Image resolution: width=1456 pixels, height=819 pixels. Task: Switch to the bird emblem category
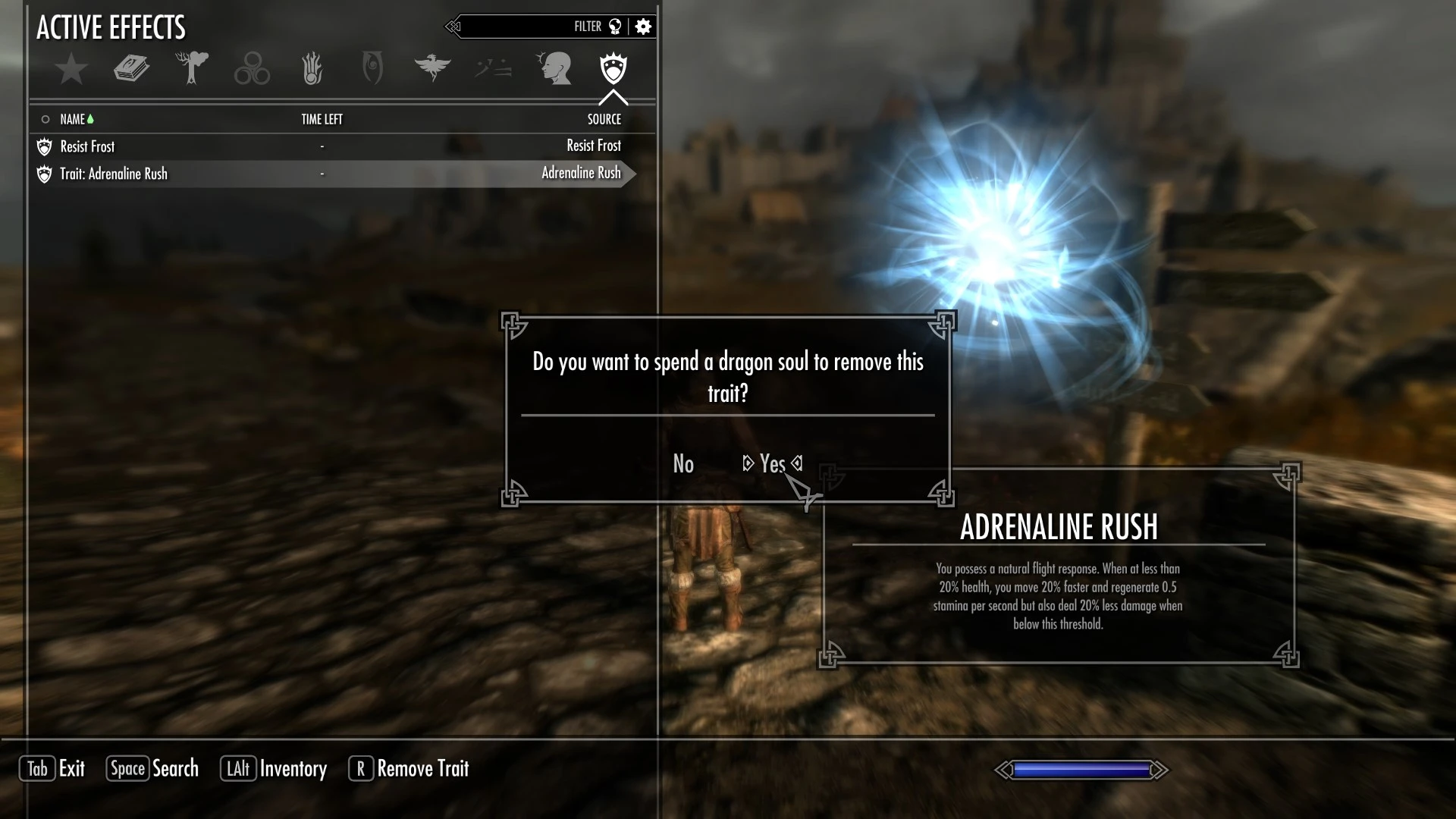(432, 69)
